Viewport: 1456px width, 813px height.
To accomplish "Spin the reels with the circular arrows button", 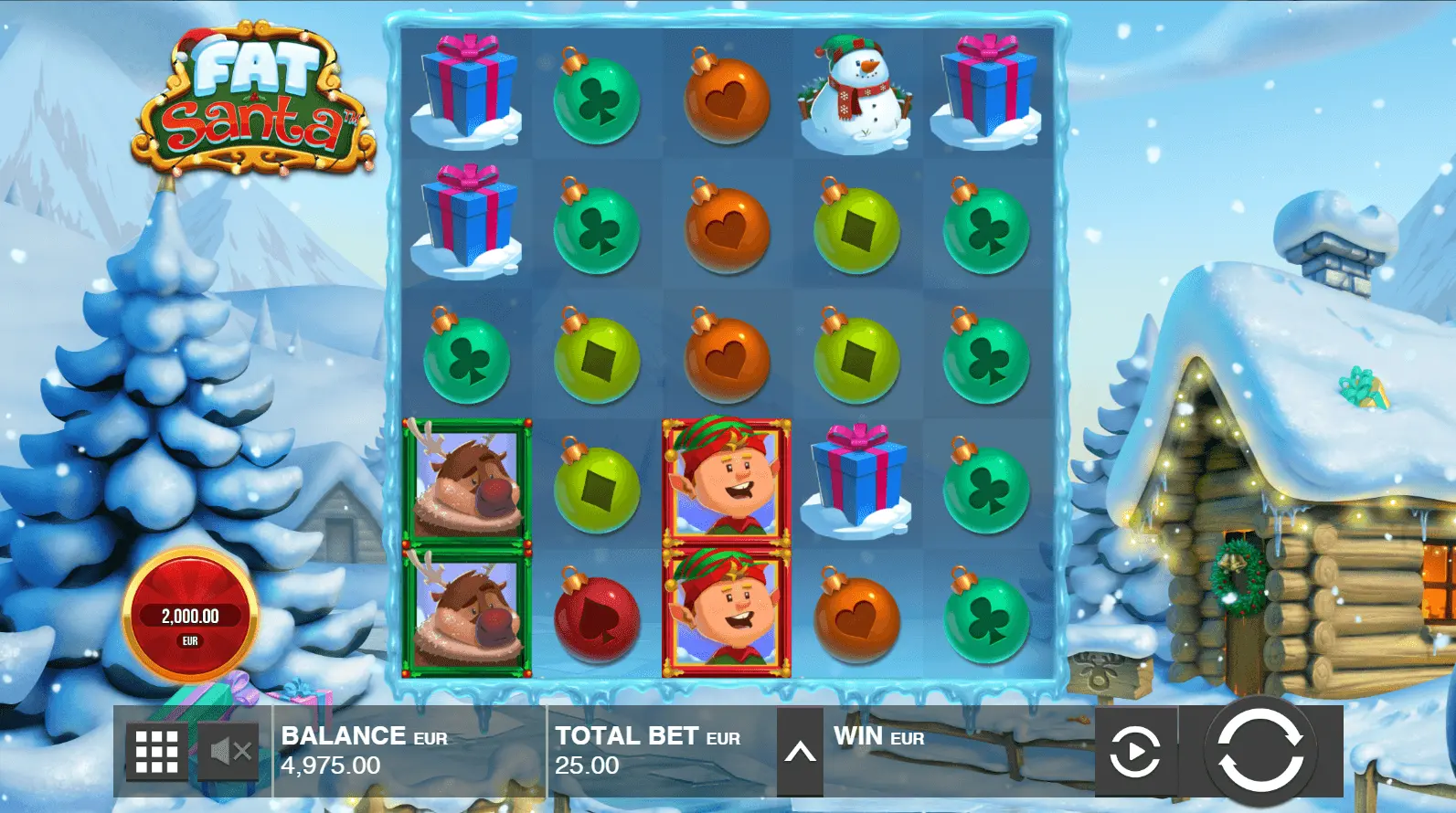I will pyautogui.click(x=1259, y=751).
